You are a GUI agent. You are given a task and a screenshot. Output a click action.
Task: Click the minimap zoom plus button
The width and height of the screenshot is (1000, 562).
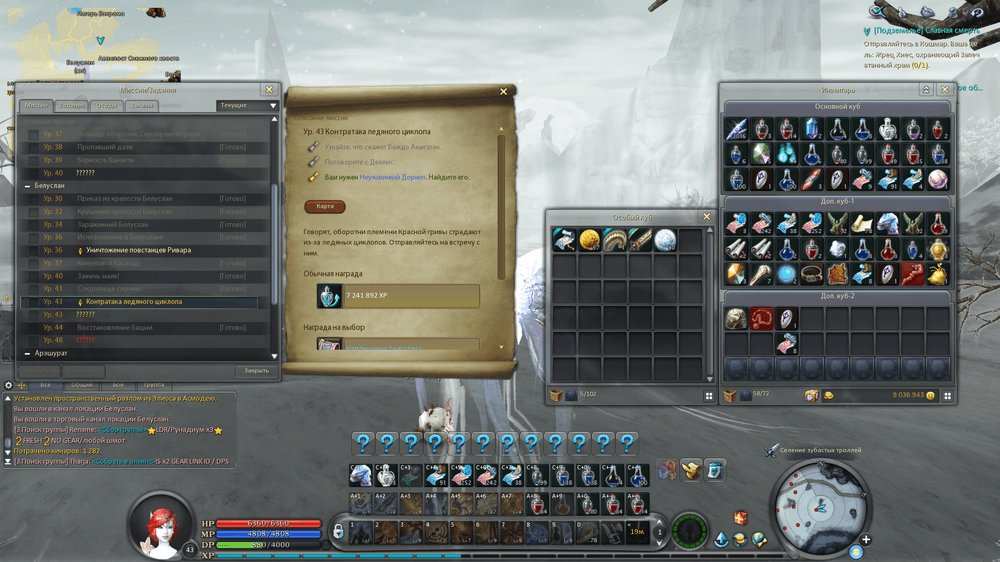pyautogui.click(x=866, y=540)
